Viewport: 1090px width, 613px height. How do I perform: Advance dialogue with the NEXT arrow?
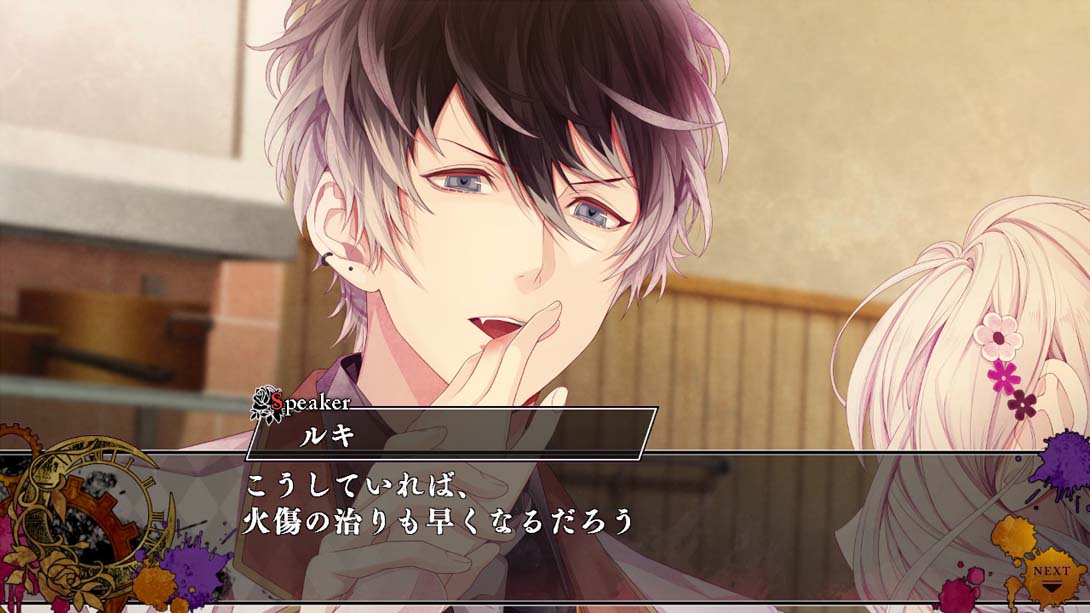click(1051, 577)
